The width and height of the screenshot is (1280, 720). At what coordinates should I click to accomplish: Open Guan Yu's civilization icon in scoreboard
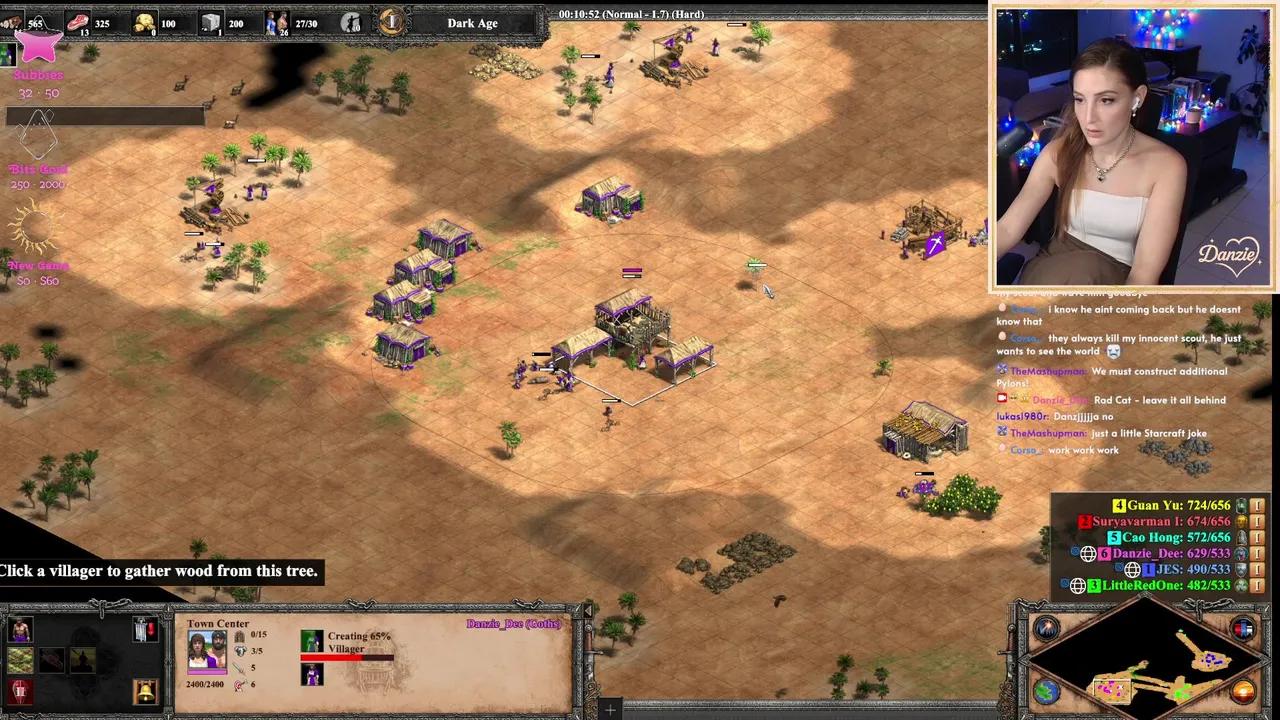(x=1242, y=506)
